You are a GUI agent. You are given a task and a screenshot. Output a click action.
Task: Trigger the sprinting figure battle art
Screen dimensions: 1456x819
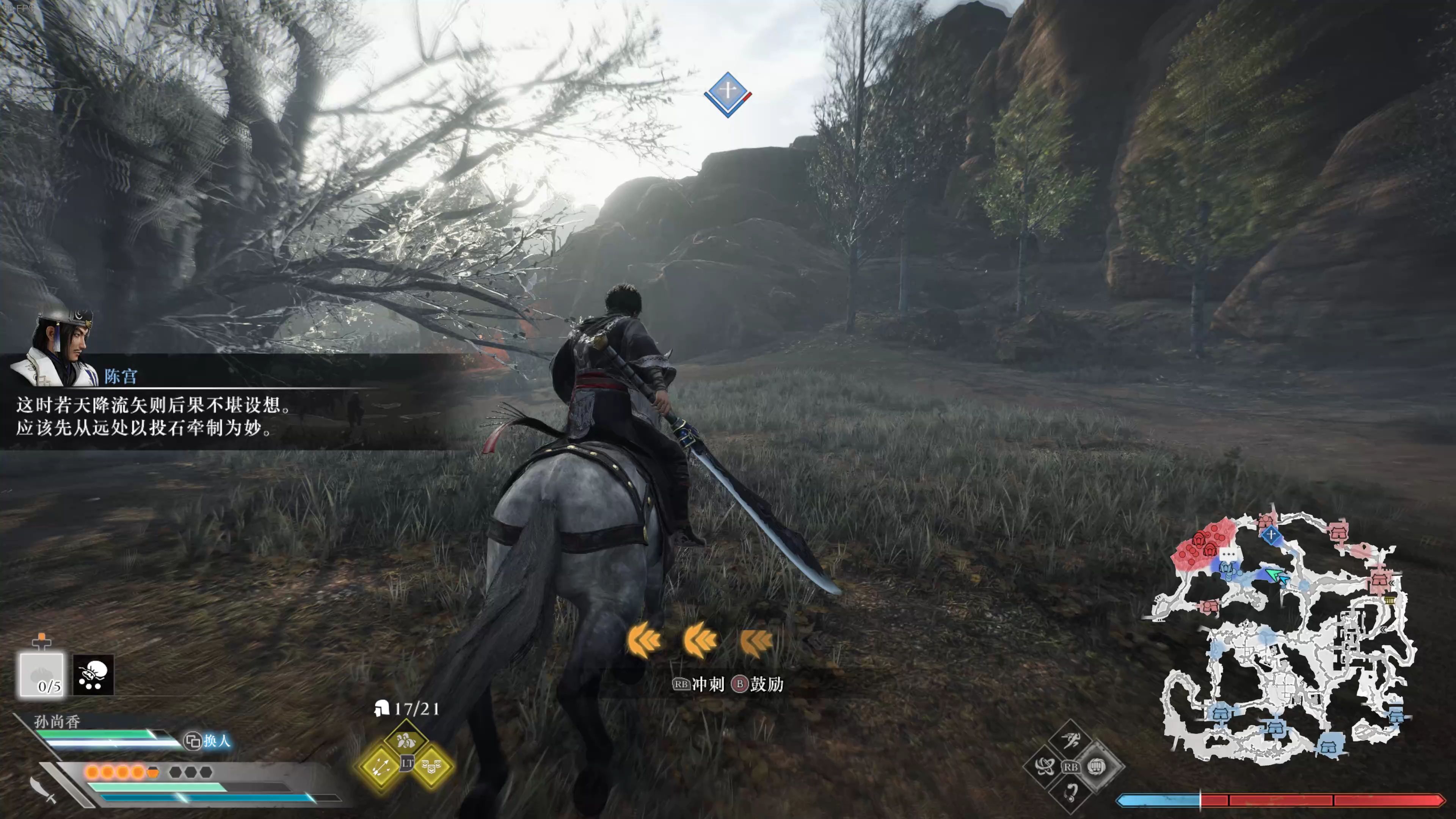pos(1070,741)
